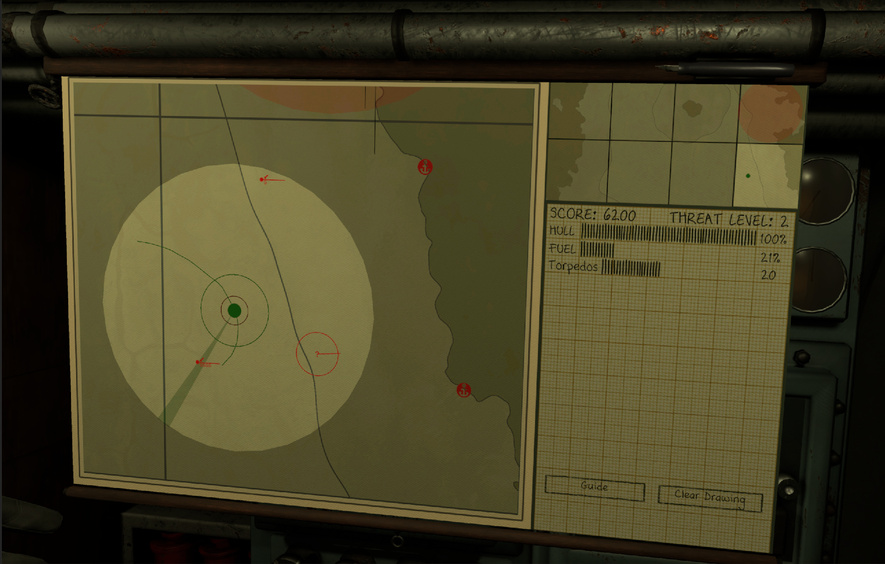The image size is (885, 564).
Task: Click the green submarine position marker
Action: tap(235, 311)
